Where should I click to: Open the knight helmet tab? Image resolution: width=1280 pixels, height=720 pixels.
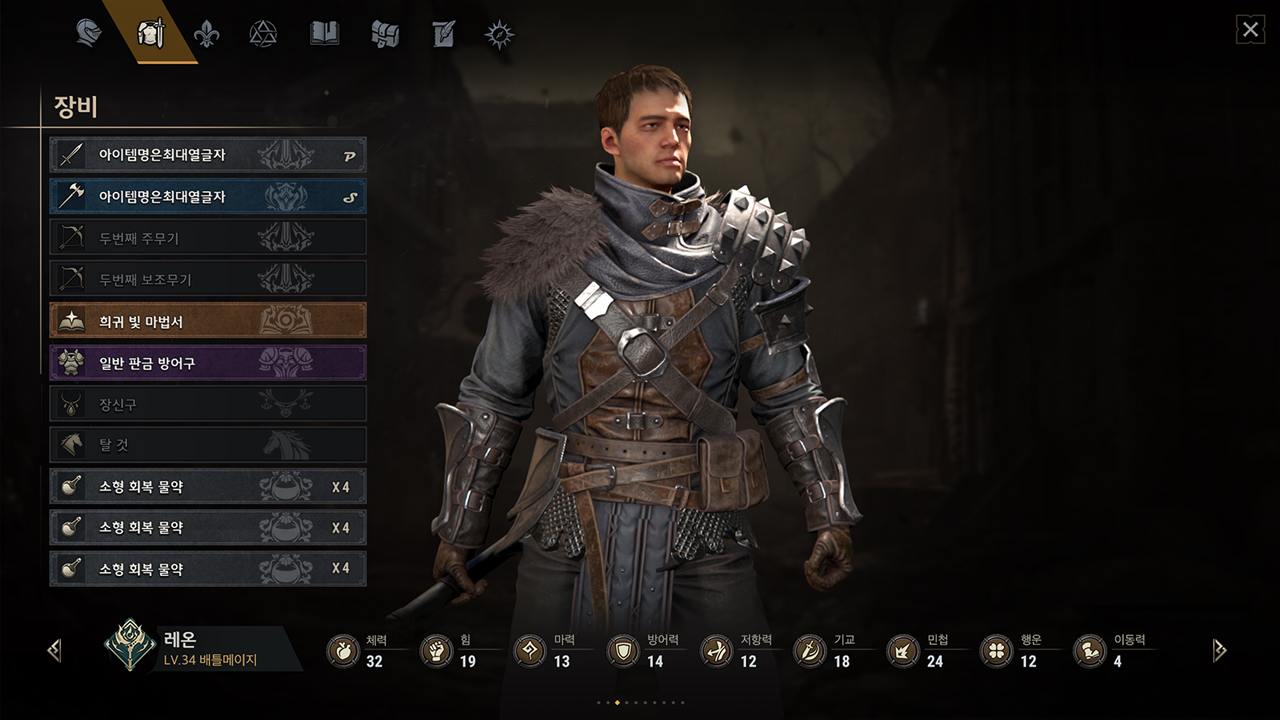(x=89, y=33)
